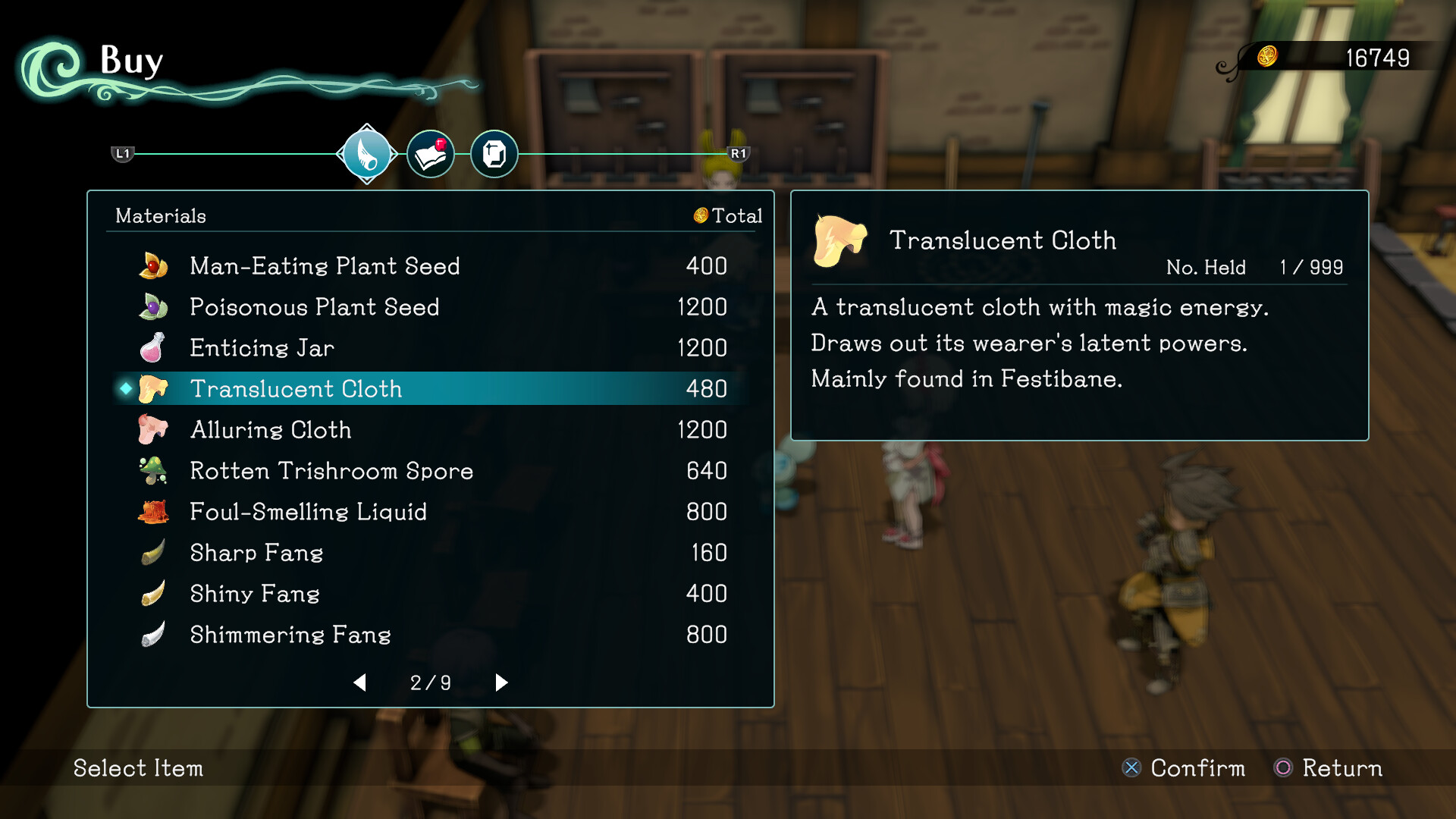This screenshot has width=1456, height=819.
Task: Advance to next page with right arrow
Action: [x=500, y=682]
